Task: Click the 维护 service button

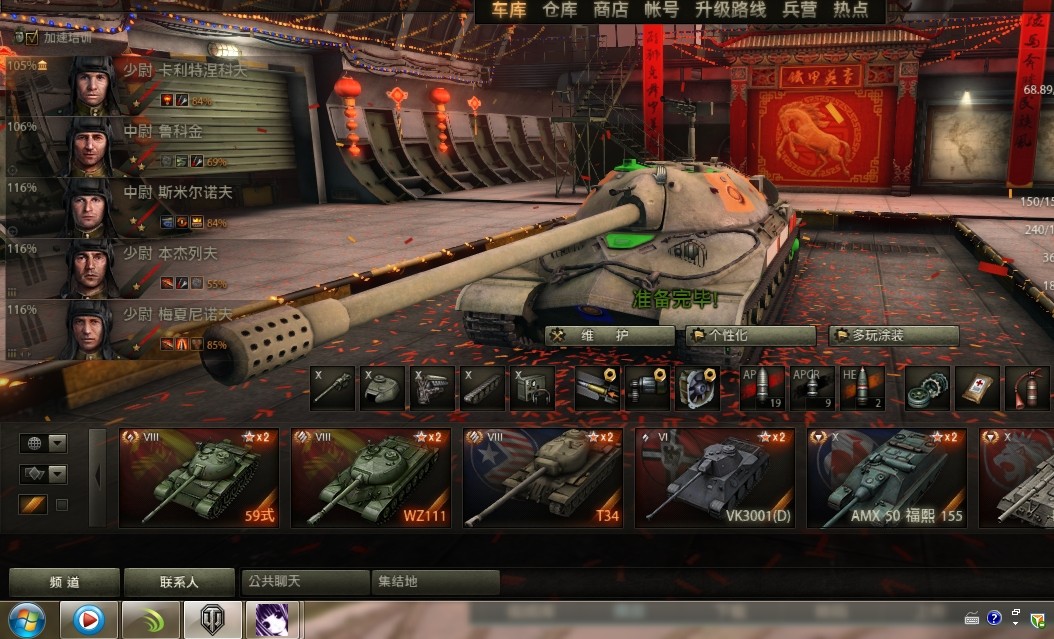Action: (x=609, y=336)
